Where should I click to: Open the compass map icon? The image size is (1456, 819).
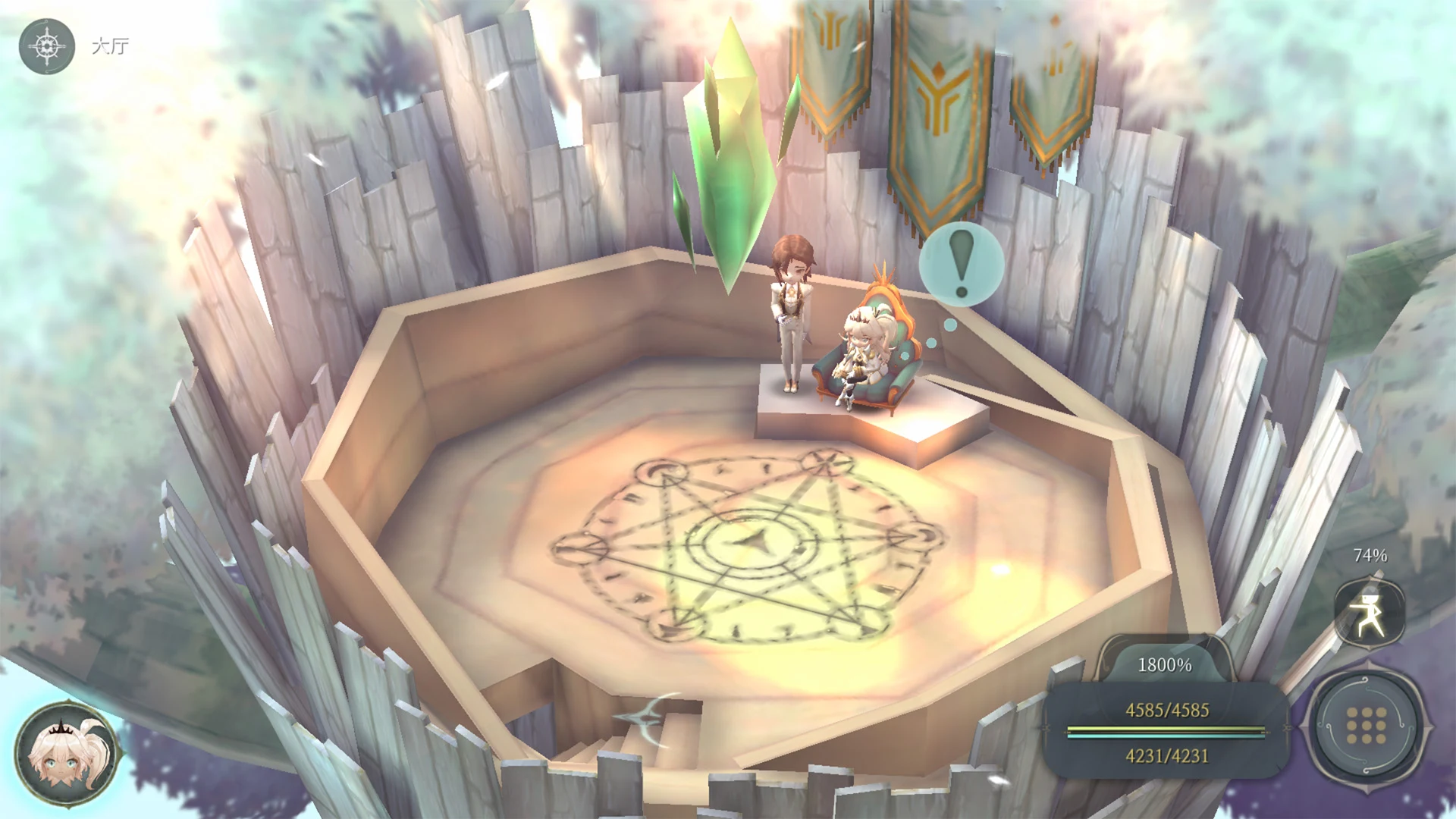47,46
